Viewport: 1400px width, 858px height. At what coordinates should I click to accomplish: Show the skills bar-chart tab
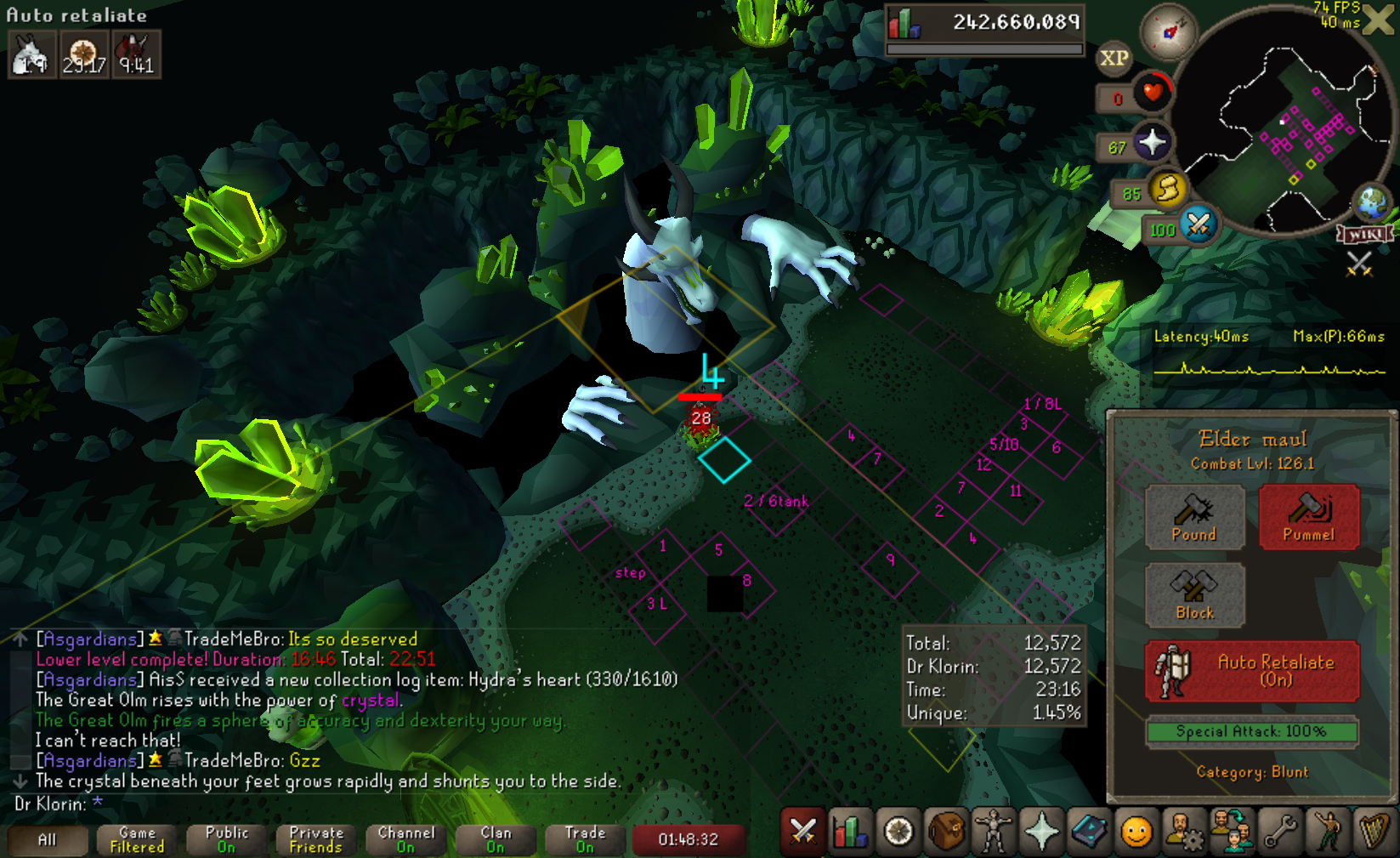[850, 831]
